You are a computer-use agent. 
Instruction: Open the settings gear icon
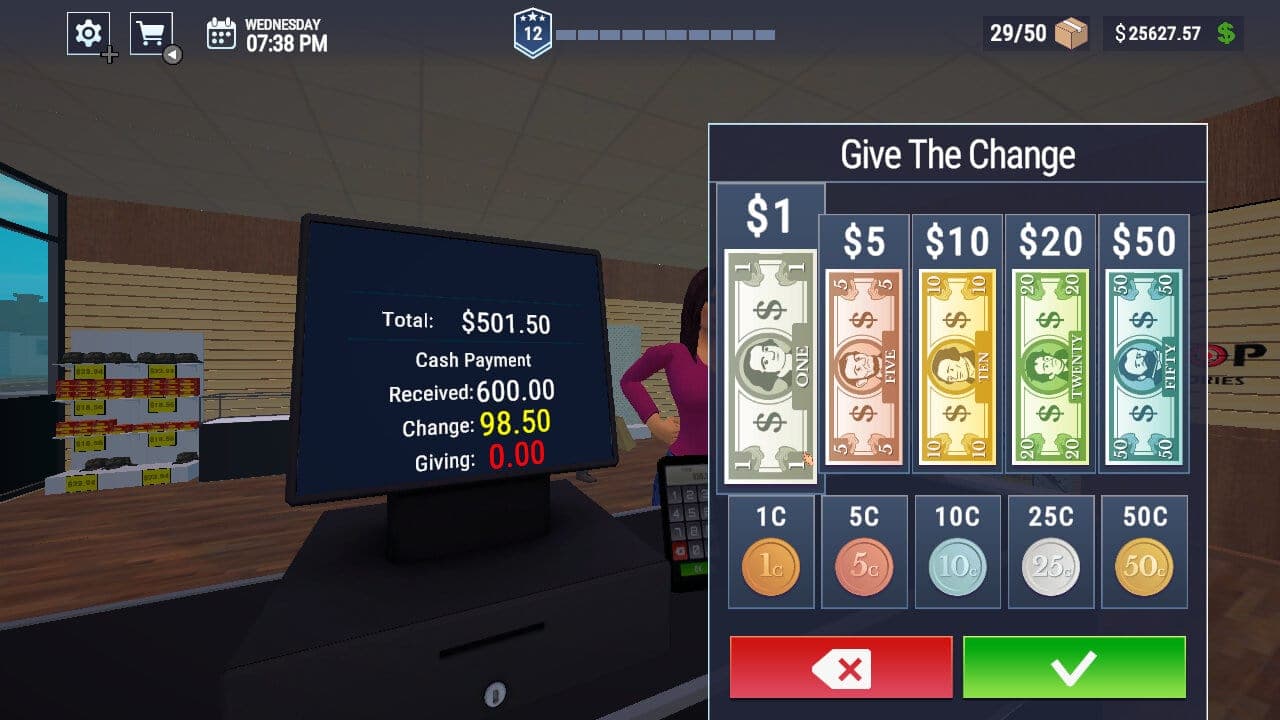pyautogui.click(x=88, y=31)
